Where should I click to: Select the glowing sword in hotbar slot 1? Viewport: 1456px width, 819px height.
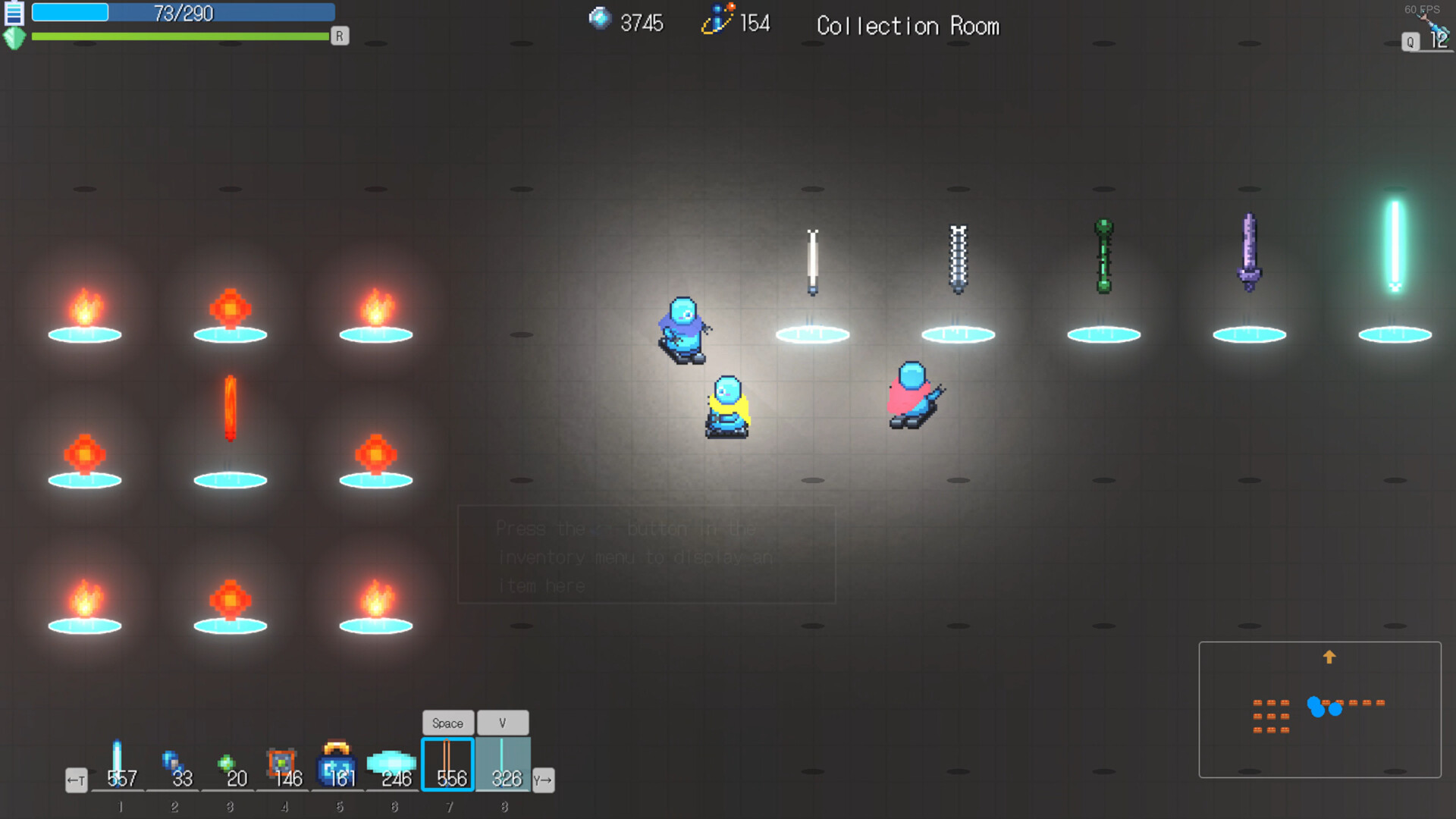click(x=119, y=762)
